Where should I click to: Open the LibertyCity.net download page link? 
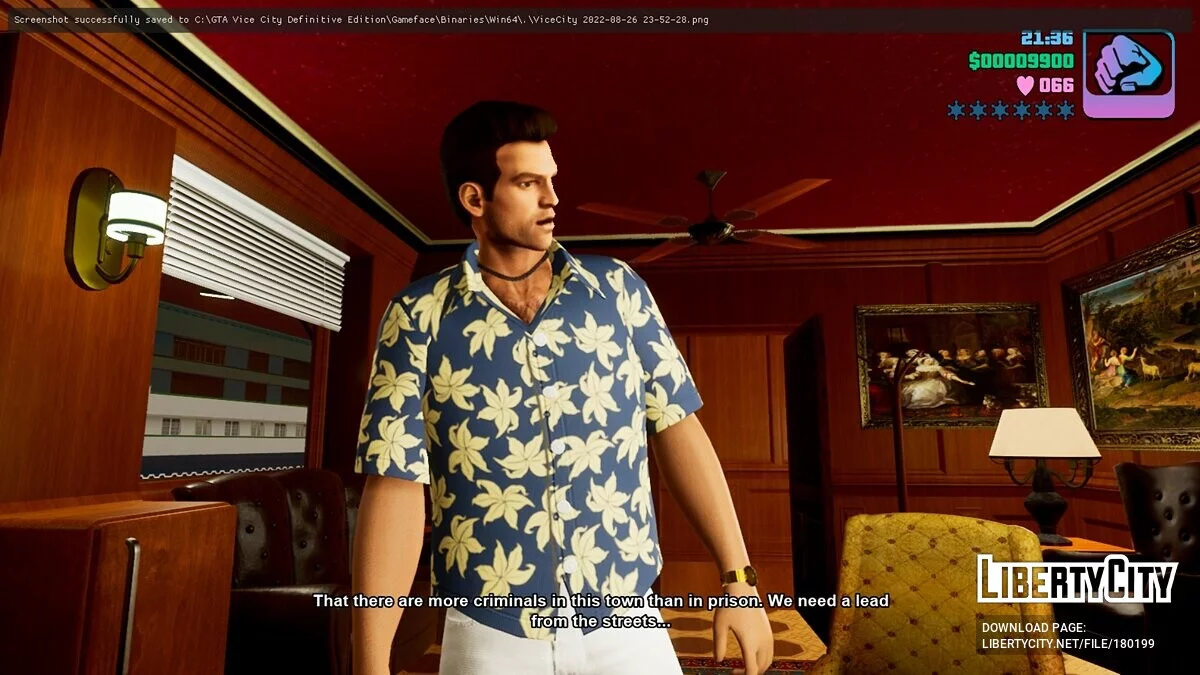1067,643
